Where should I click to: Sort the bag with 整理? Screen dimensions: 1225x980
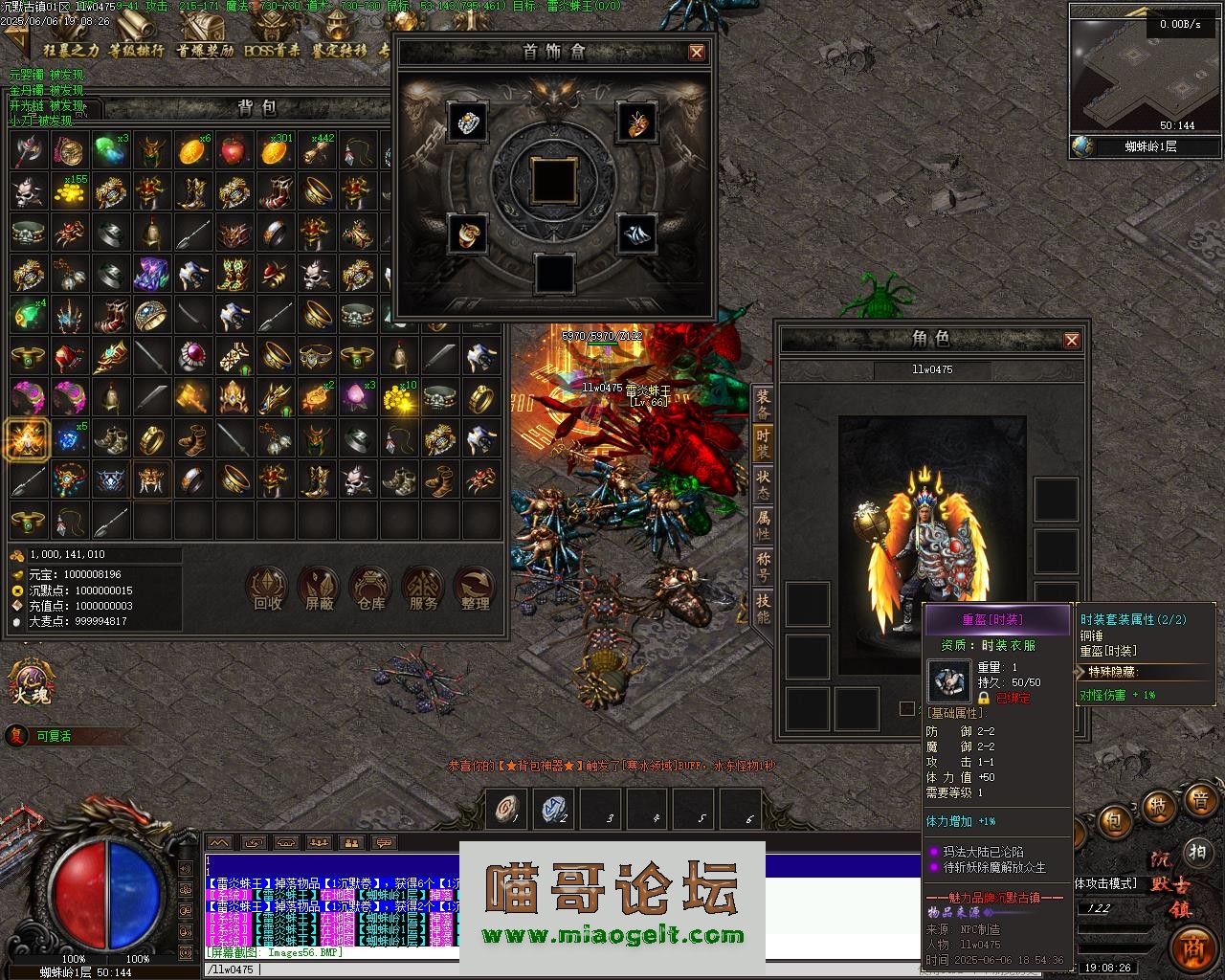click(475, 589)
